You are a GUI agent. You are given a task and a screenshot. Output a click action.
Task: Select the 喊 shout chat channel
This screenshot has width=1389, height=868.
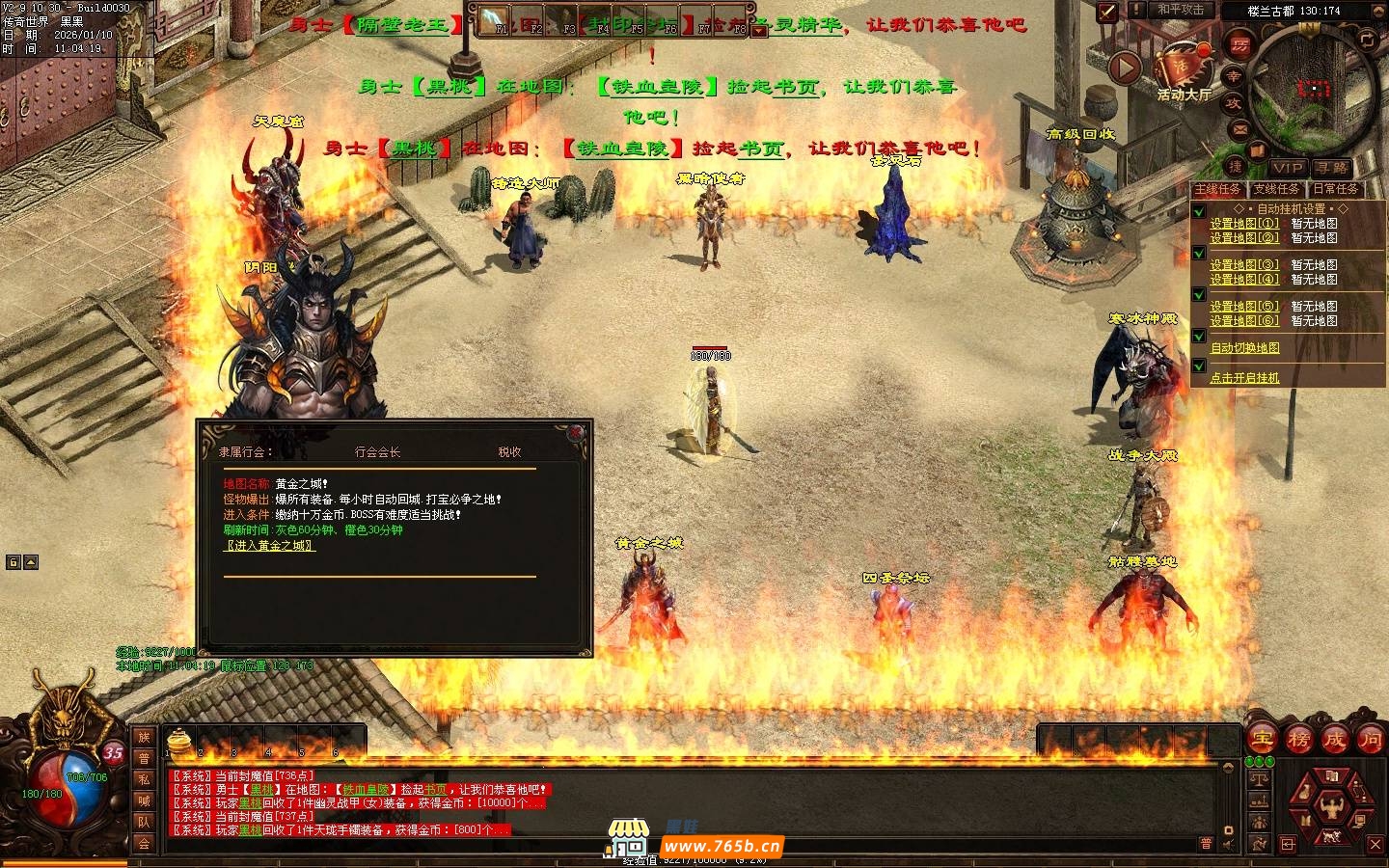coord(144,800)
